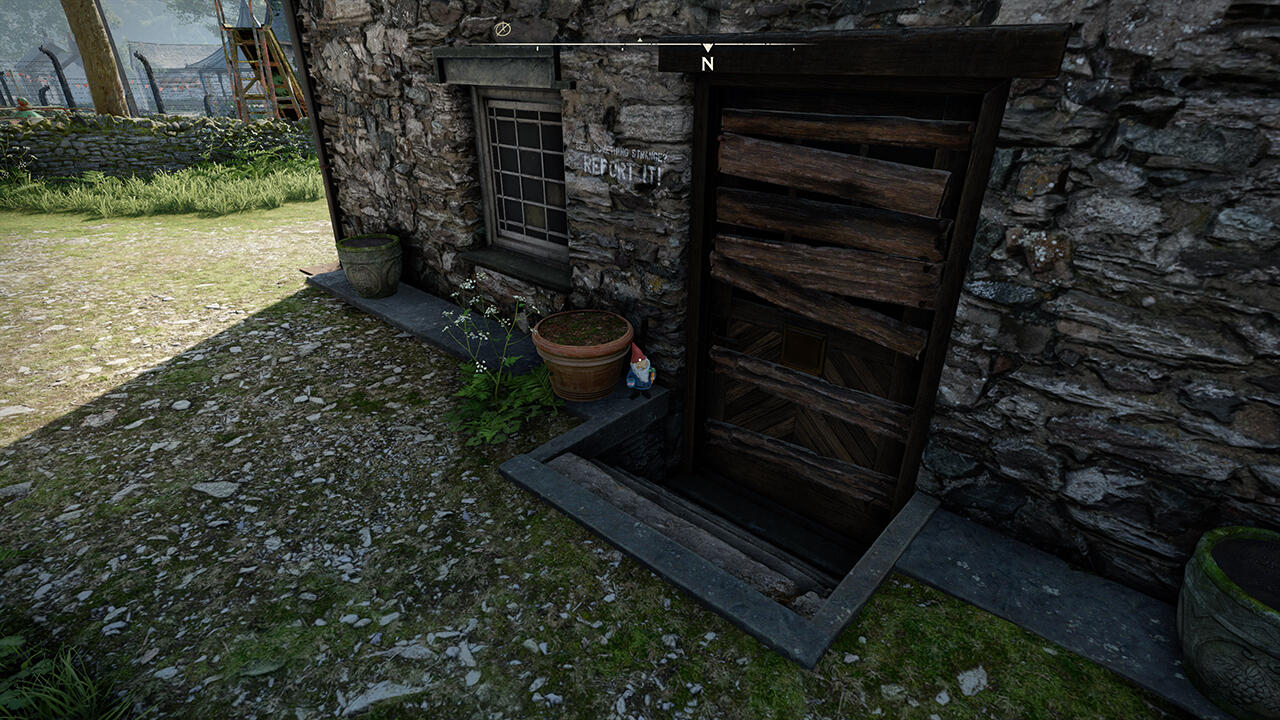Select the crossed-circle icon above the compass
This screenshot has width=1280, height=720.
(x=502, y=30)
